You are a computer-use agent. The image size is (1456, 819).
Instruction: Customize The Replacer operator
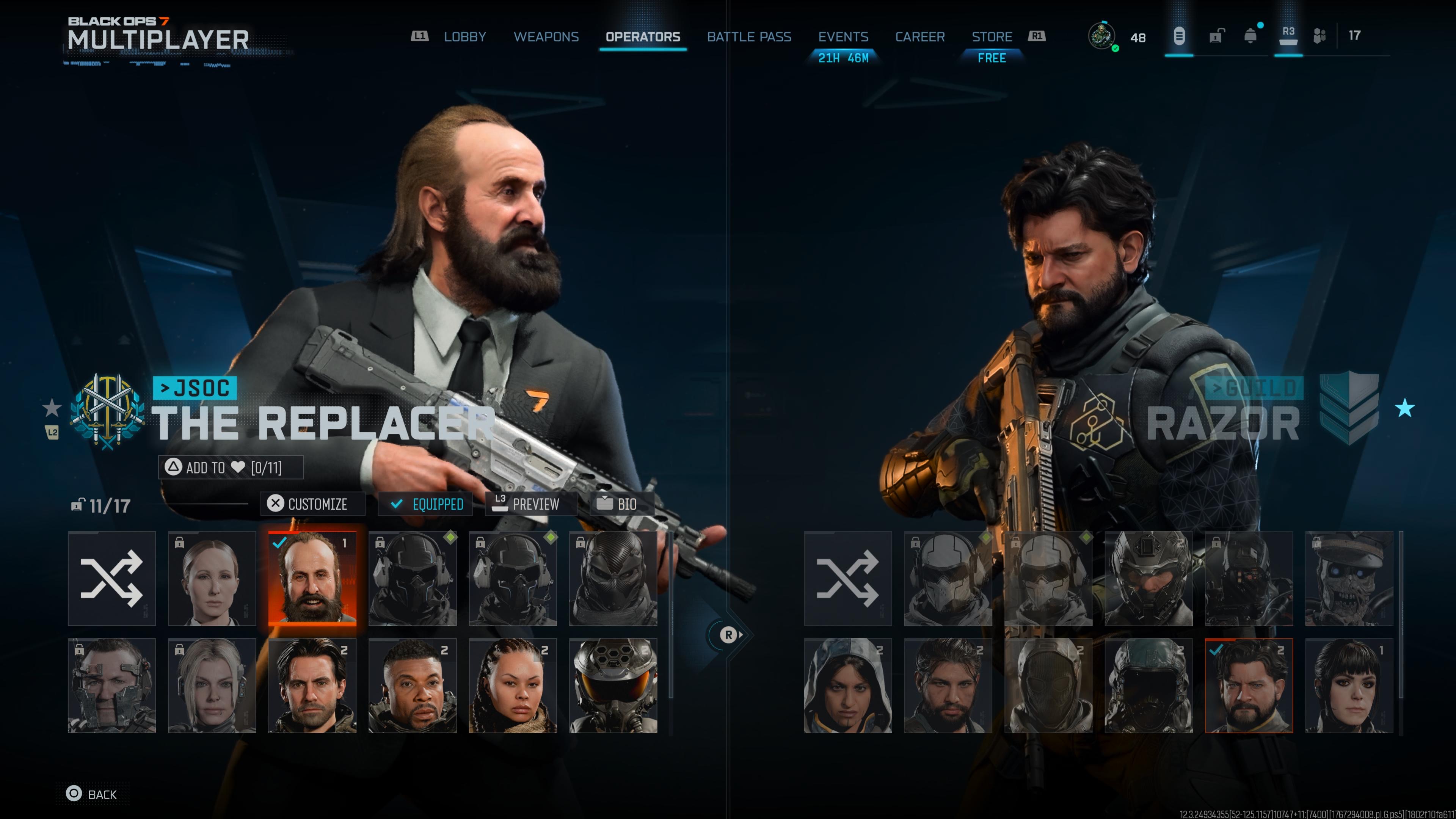pos(312,504)
